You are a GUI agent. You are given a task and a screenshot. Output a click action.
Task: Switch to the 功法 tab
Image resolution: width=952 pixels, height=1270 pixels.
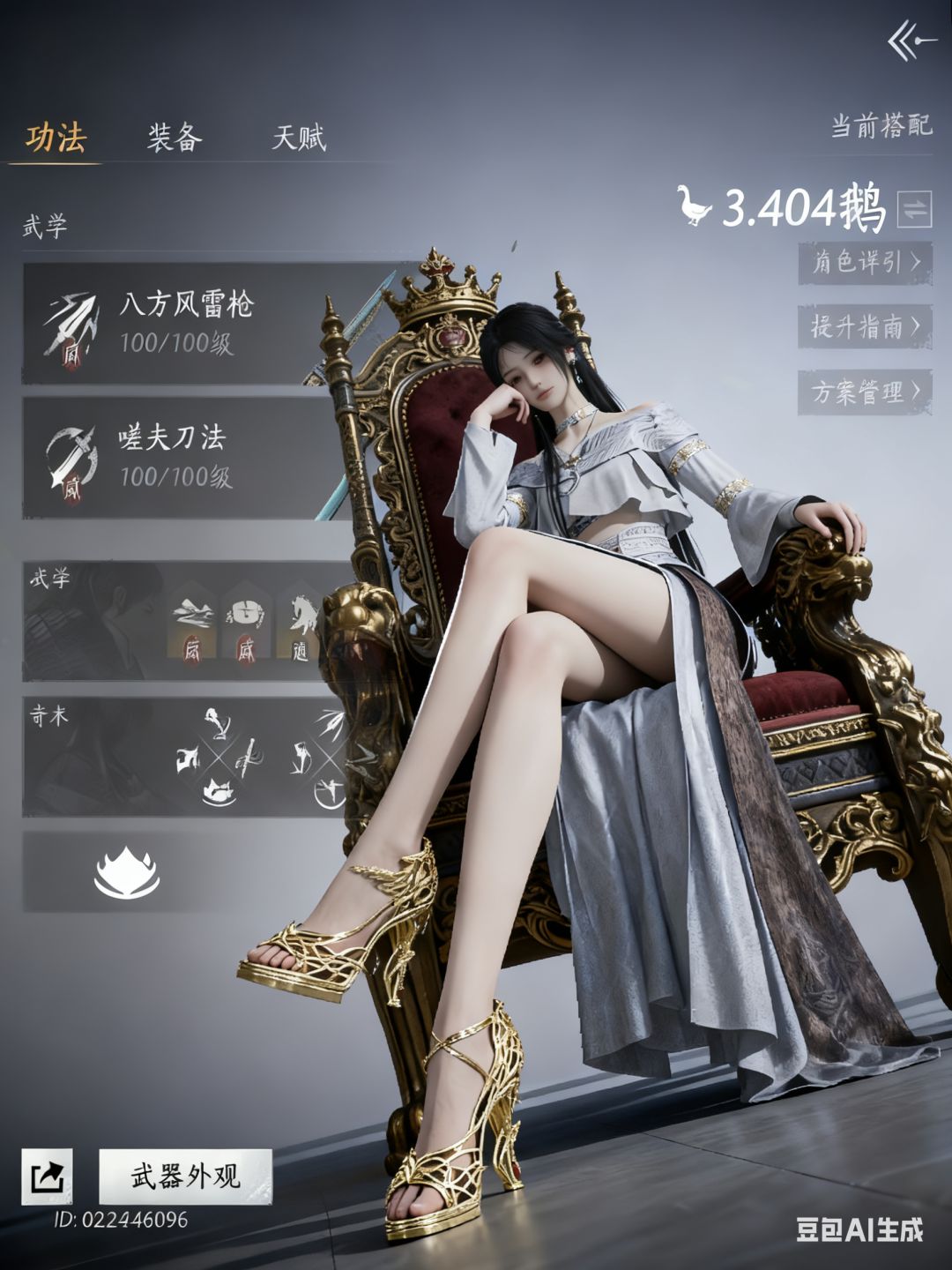tap(56, 138)
